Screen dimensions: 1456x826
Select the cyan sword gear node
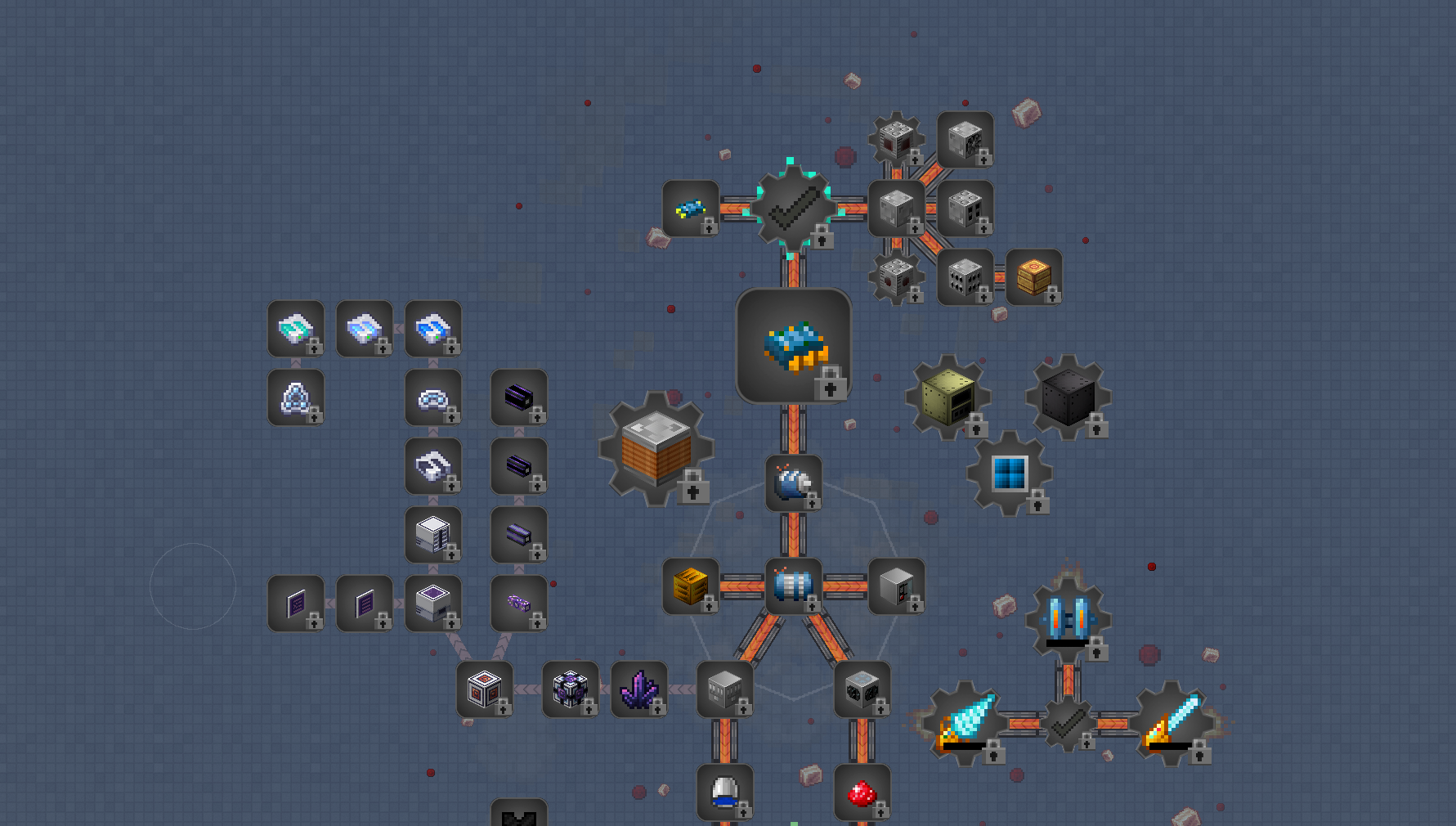pos(1172,722)
